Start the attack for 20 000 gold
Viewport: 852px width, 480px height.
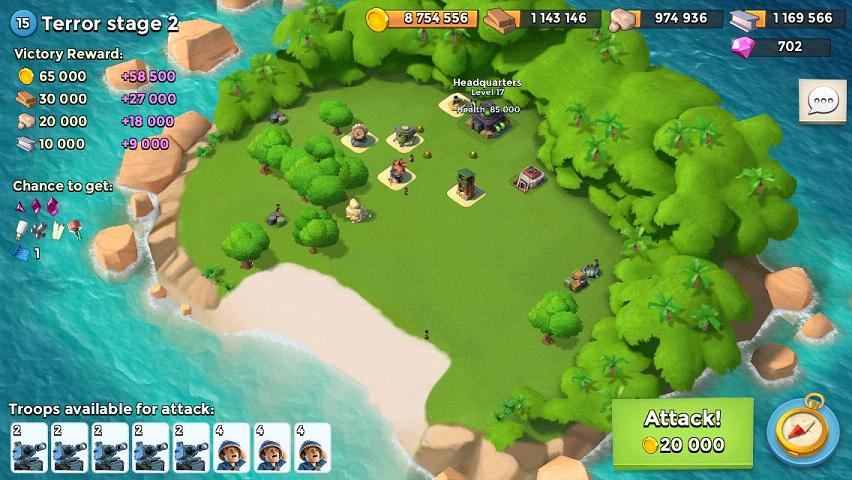682,432
